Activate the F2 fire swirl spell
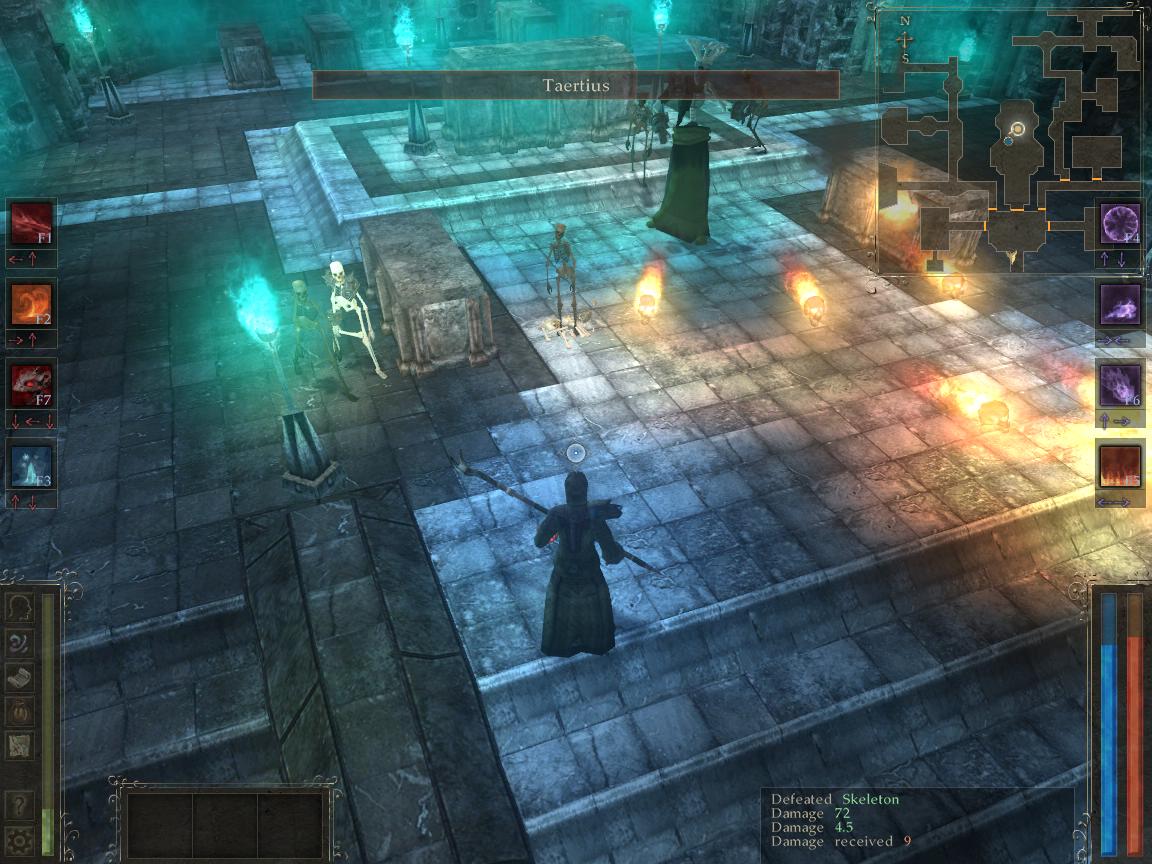Image resolution: width=1152 pixels, height=864 pixels. (x=31, y=303)
